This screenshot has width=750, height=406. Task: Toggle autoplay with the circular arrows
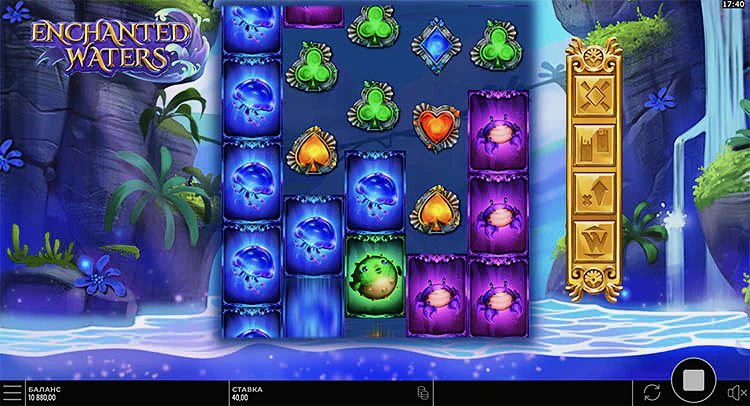point(652,391)
